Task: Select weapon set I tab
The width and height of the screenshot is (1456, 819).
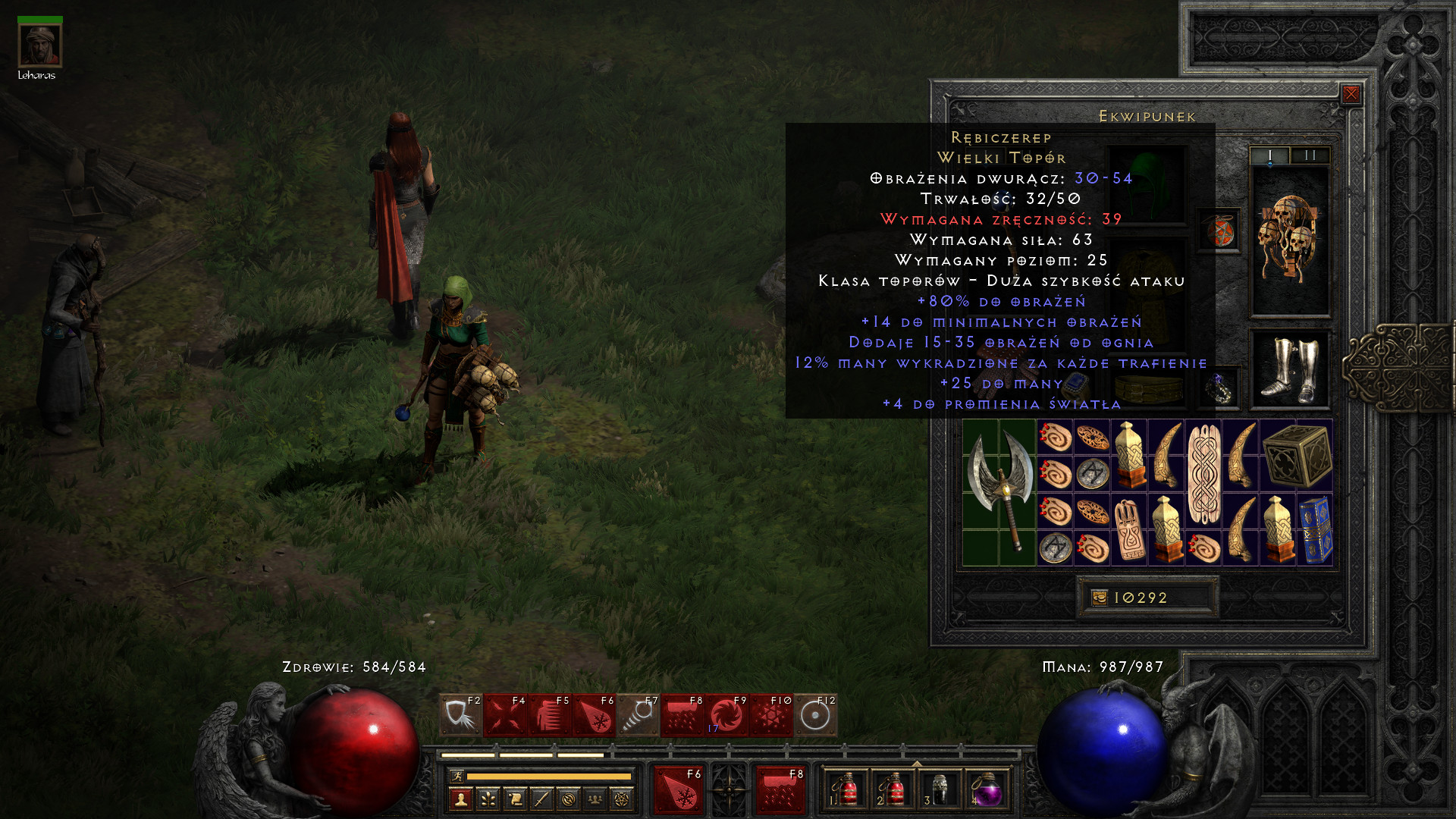Action: (1269, 155)
